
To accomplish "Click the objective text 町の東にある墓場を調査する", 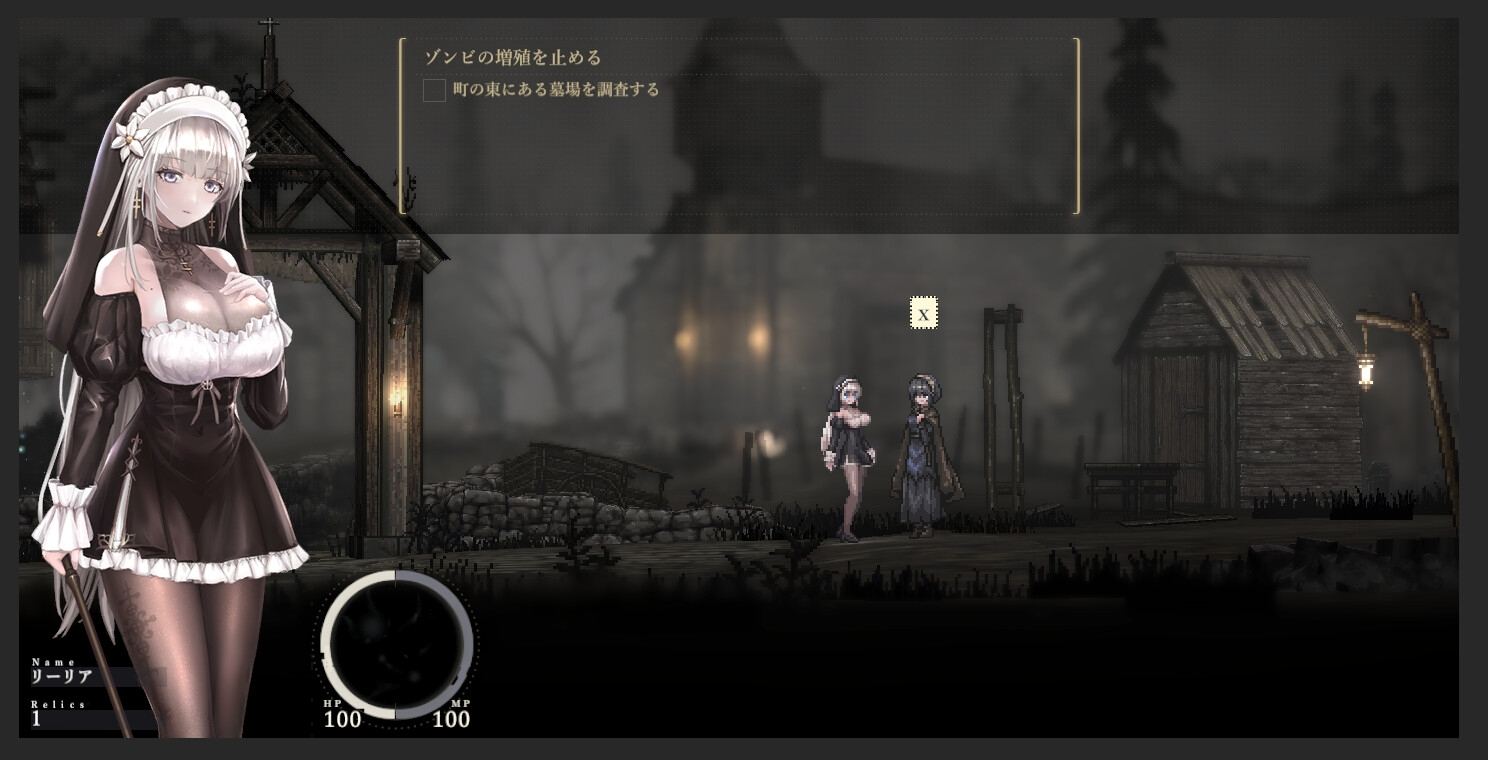I will pos(553,89).
